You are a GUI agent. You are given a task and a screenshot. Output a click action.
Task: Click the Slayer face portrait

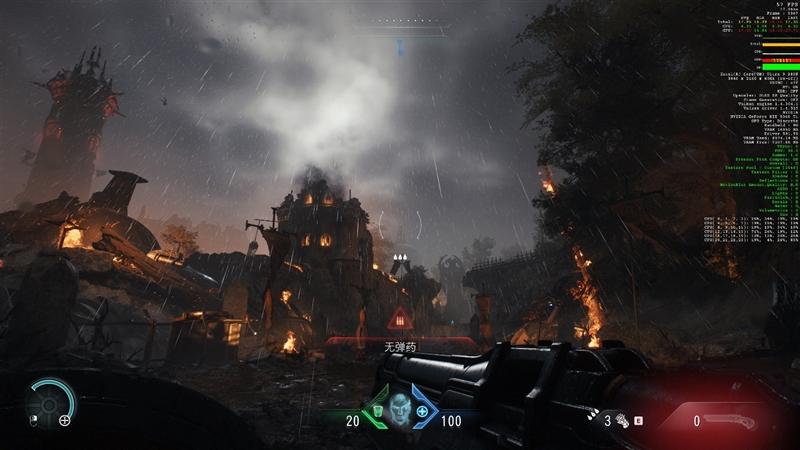tap(400, 411)
